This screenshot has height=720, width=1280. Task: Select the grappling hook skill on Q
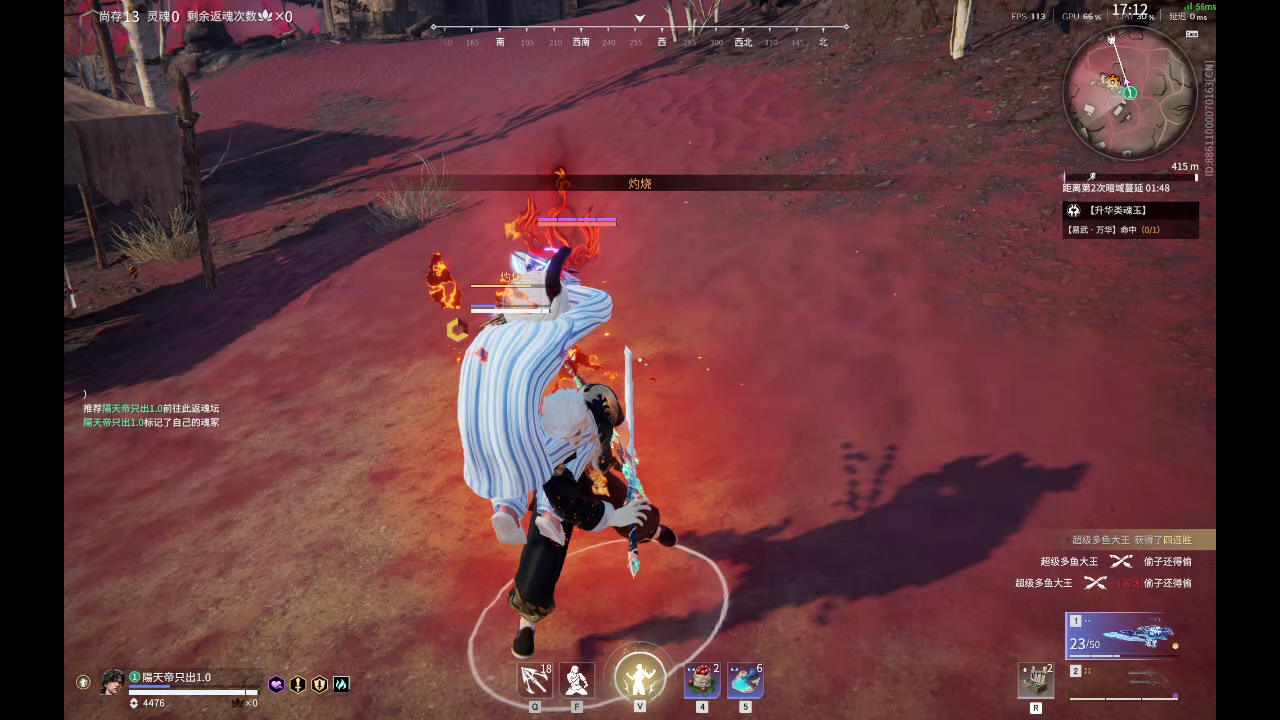coord(534,677)
